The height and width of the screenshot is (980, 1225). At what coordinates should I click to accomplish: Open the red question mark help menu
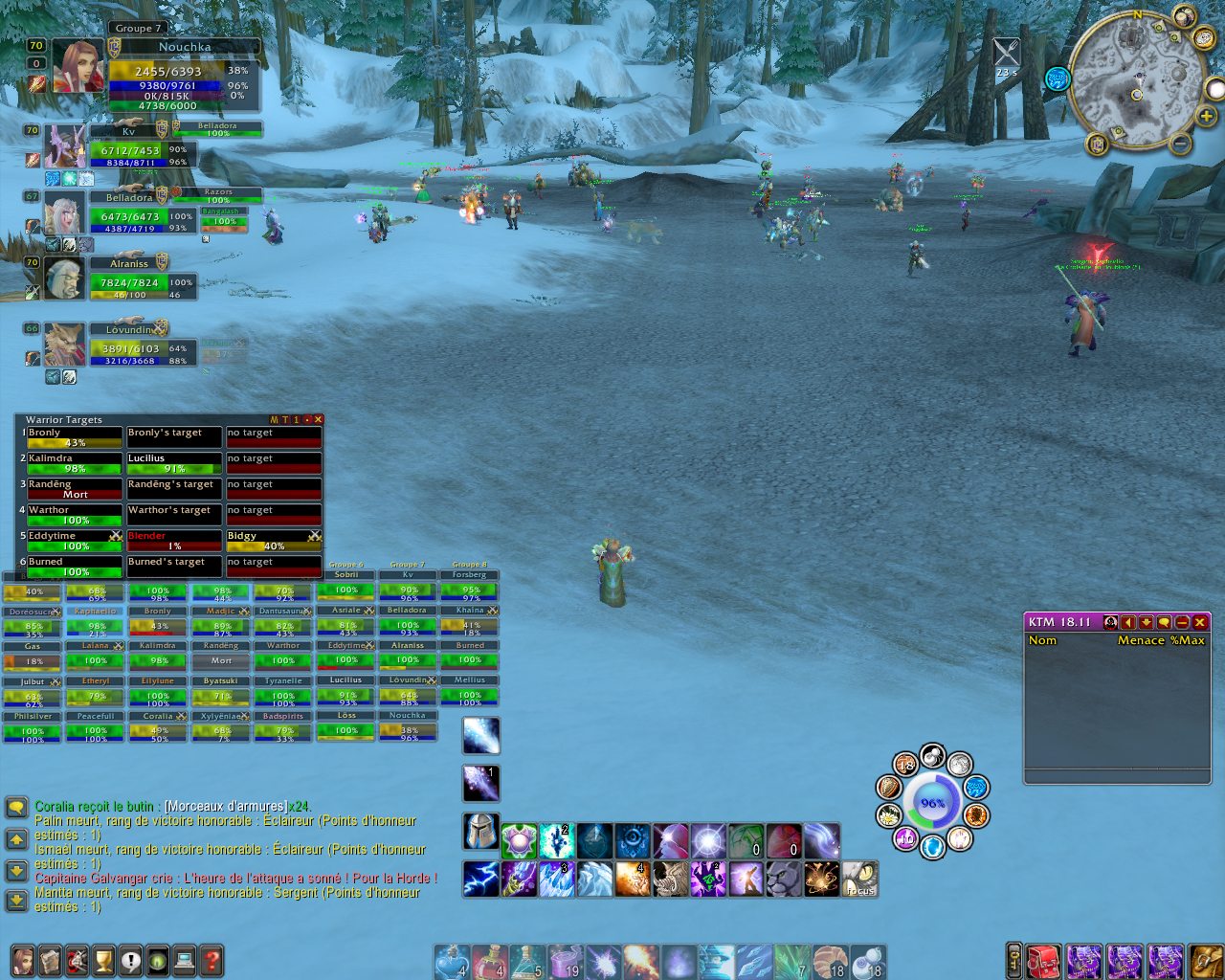tap(212, 960)
